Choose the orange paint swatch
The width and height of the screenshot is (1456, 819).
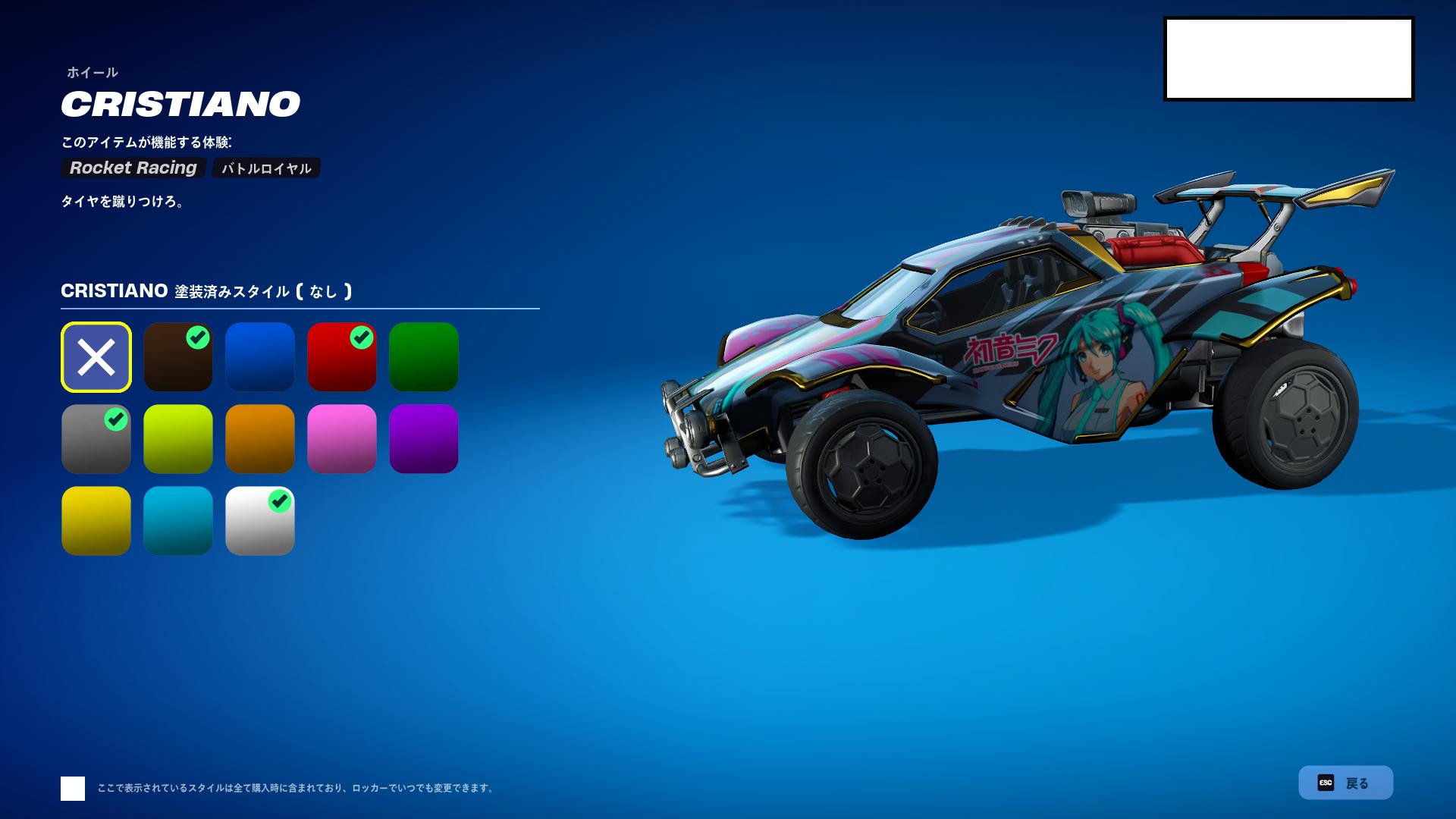point(260,439)
